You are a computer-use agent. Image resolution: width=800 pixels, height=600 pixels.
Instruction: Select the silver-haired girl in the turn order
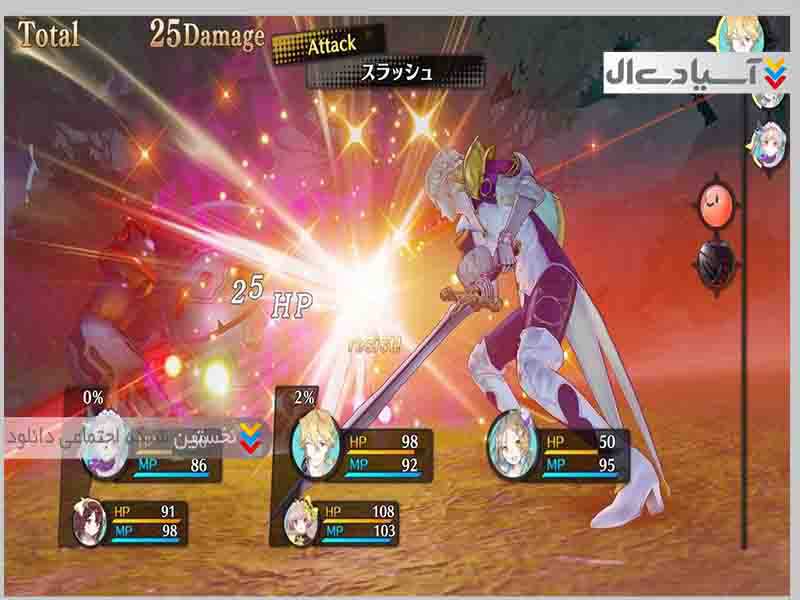point(767,141)
